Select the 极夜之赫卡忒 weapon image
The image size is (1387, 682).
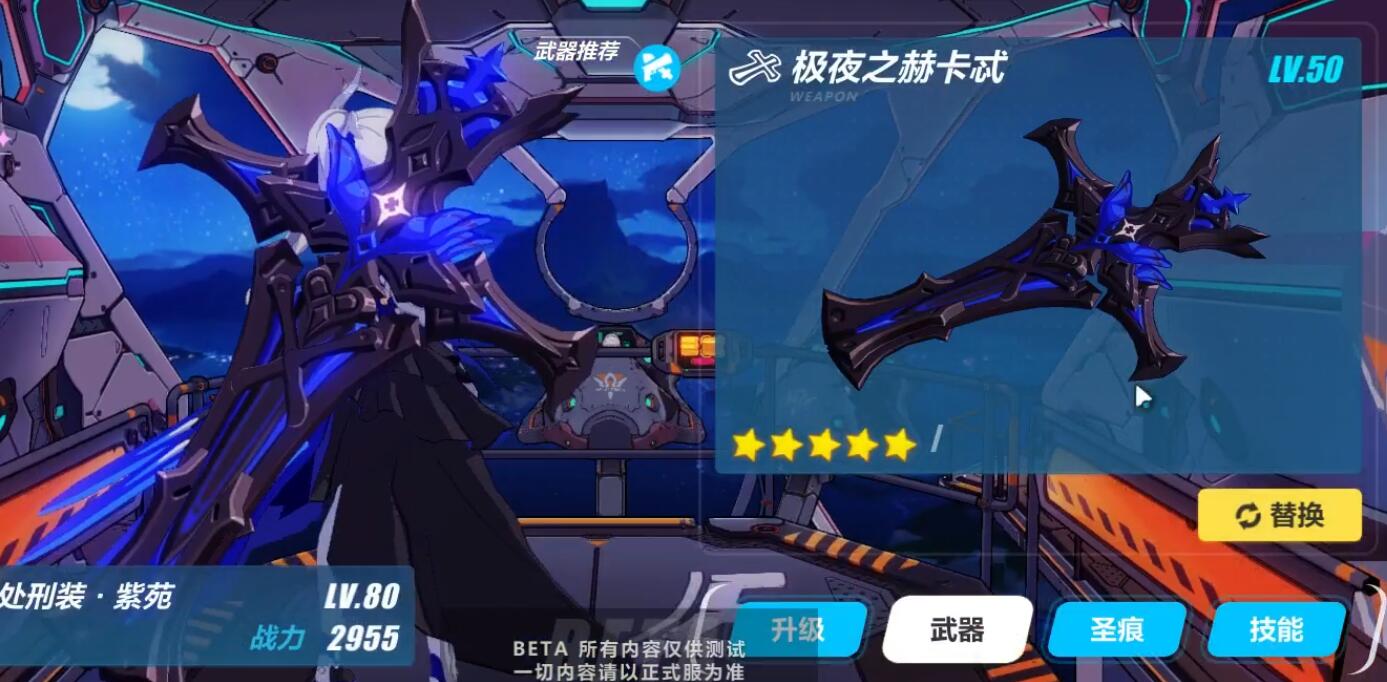1040,258
